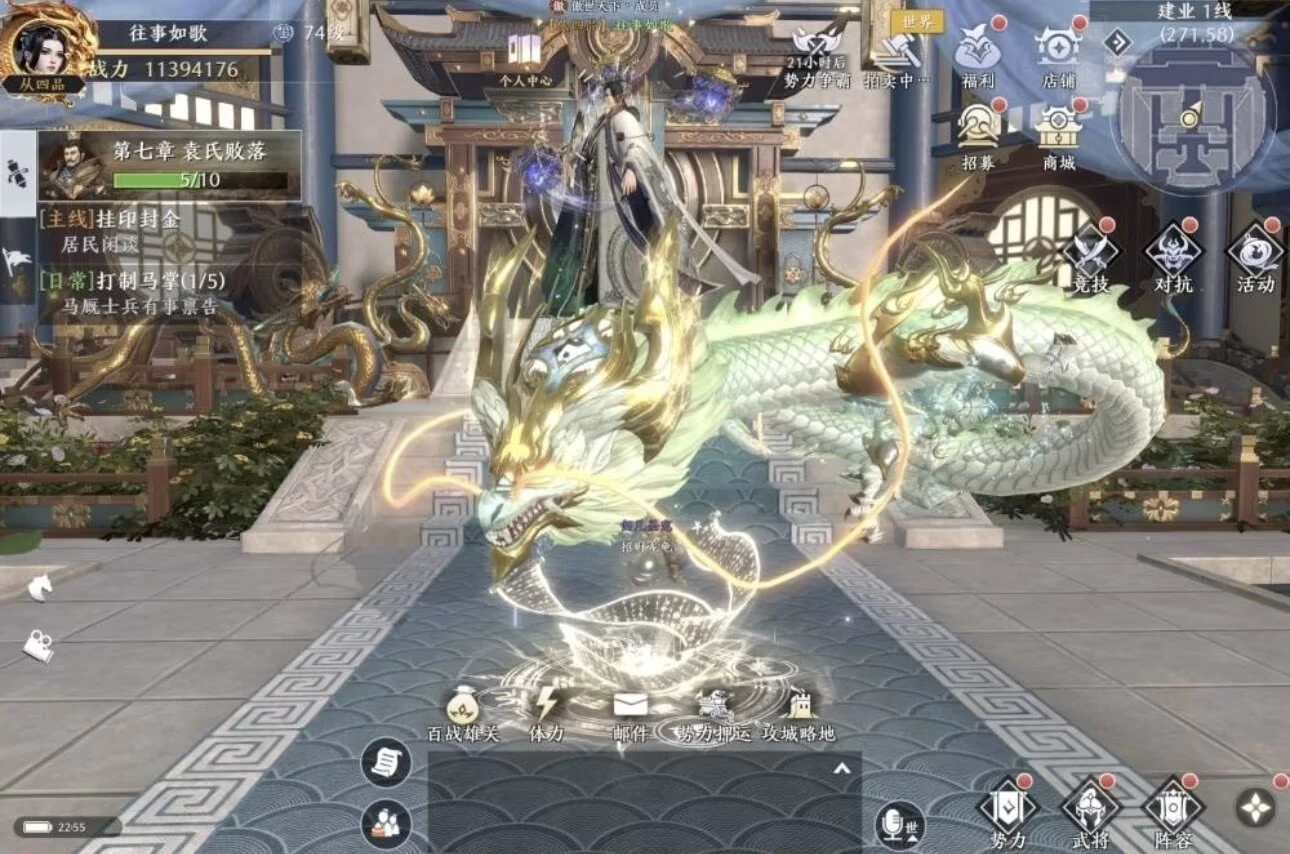
Task: Open the 邮件 mail envelope
Action: click(x=630, y=708)
